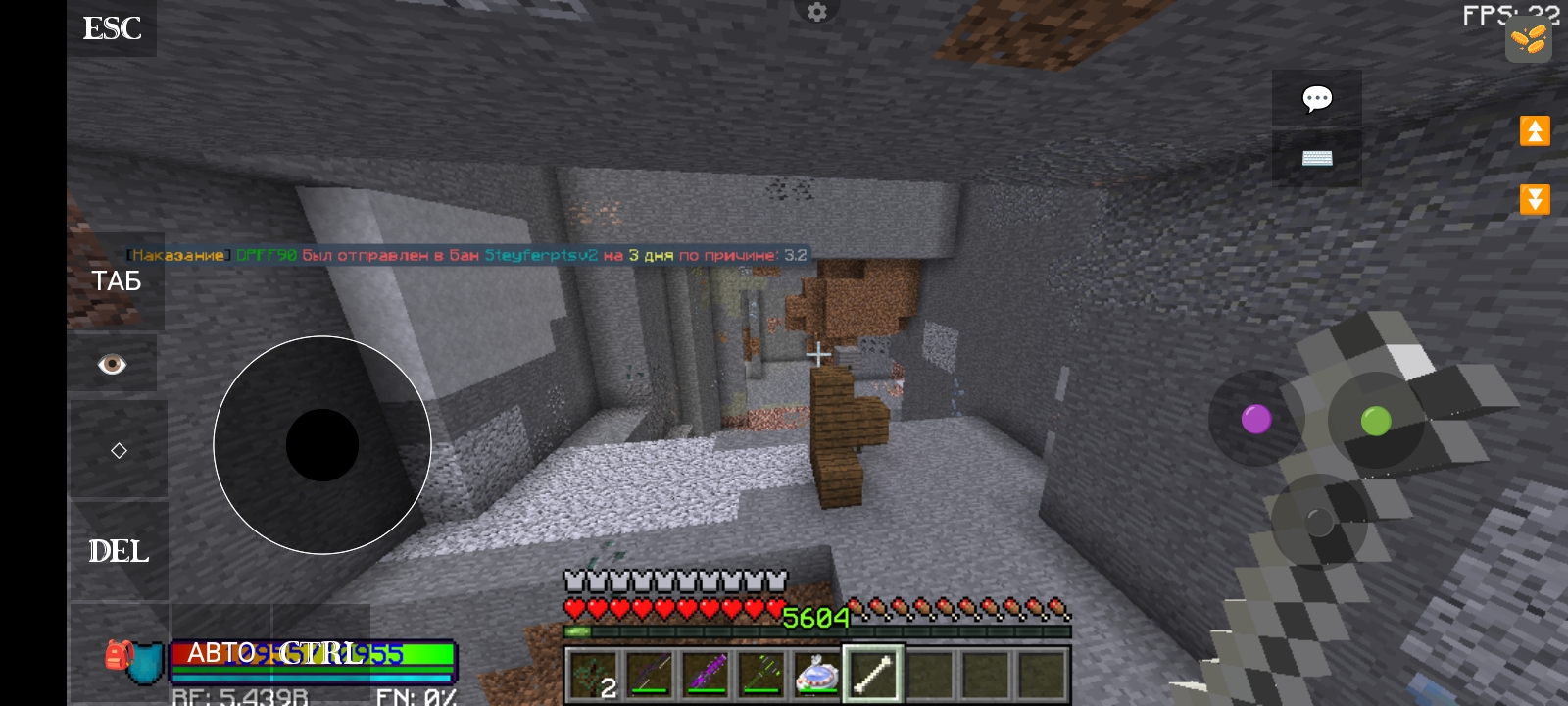This screenshot has height=706, width=1568.
Task: Tap the DEL button
Action: (x=119, y=551)
